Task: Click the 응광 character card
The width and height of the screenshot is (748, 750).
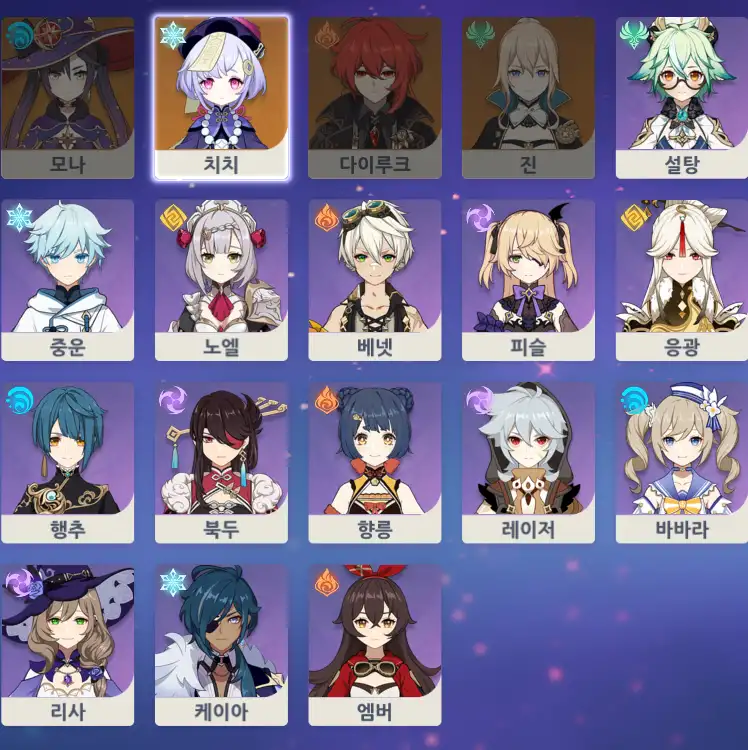Action: tap(682, 280)
